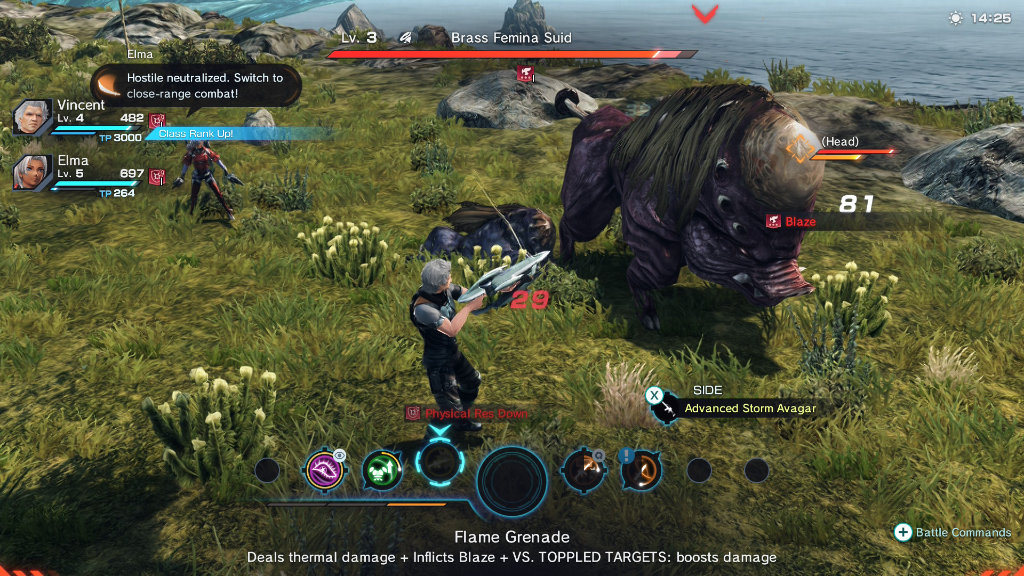Activate the orange slash art with magnifier badge
The width and height of the screenshot is (1024, 576).
pyautogui.click(x=582, y=469)
